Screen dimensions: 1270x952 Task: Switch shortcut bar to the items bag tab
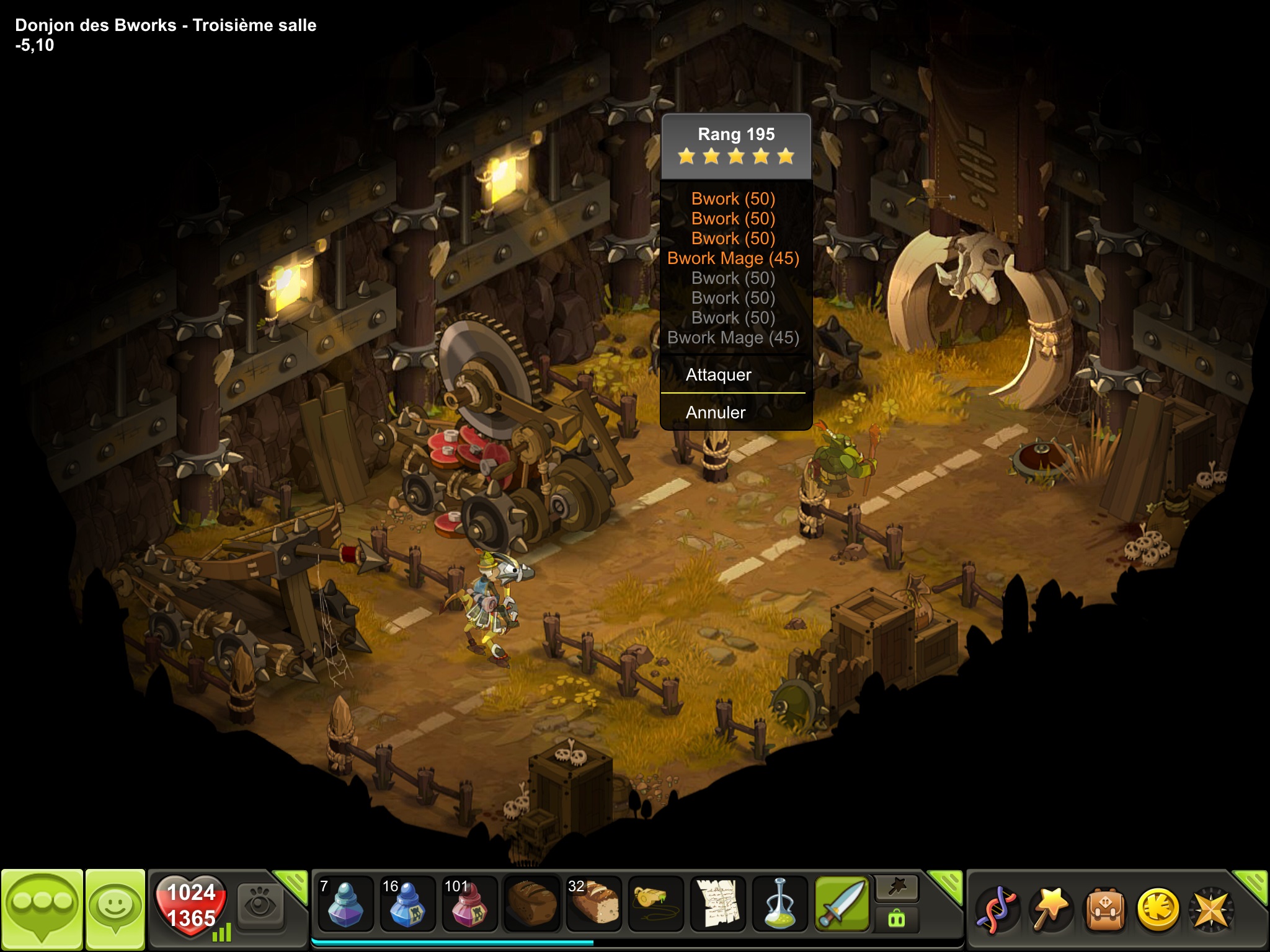pyautogui.click(x=897, y=919)
